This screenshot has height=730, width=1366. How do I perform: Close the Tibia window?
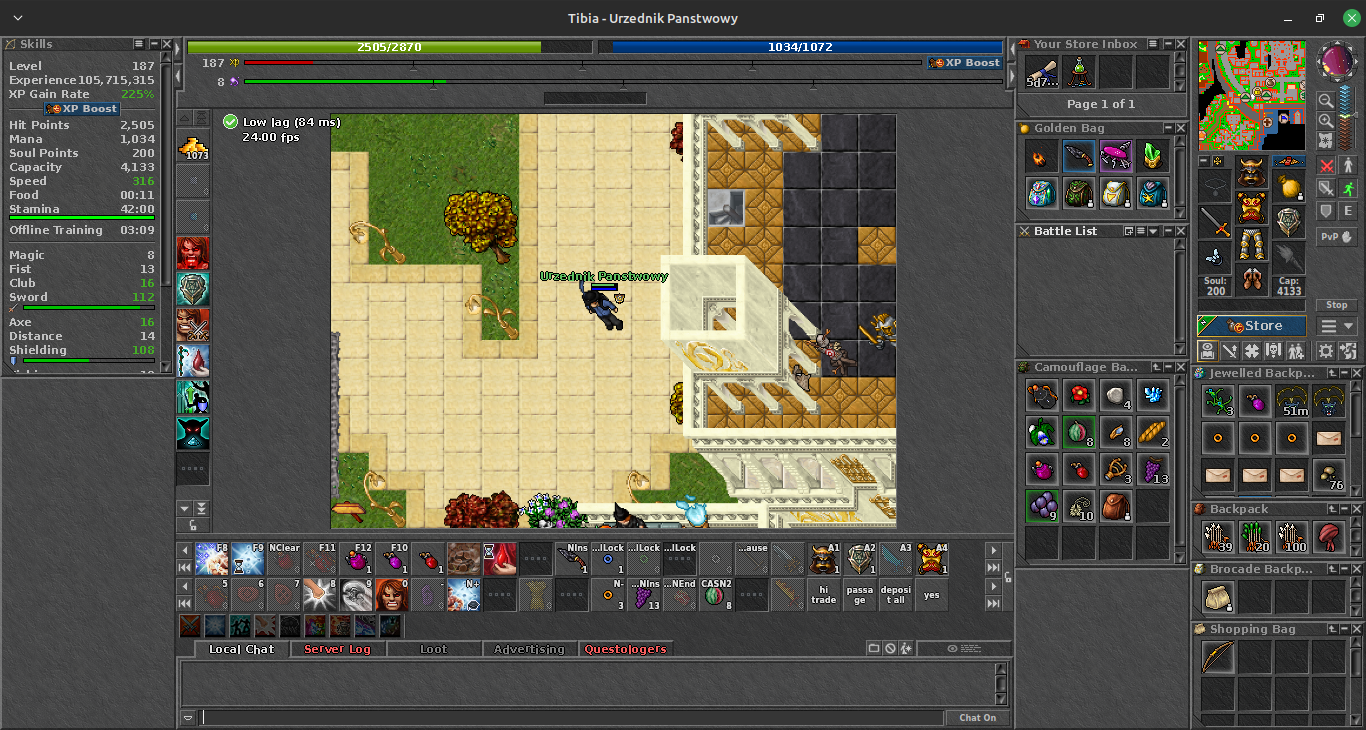pyautogui.click(x=1351, y=18)
